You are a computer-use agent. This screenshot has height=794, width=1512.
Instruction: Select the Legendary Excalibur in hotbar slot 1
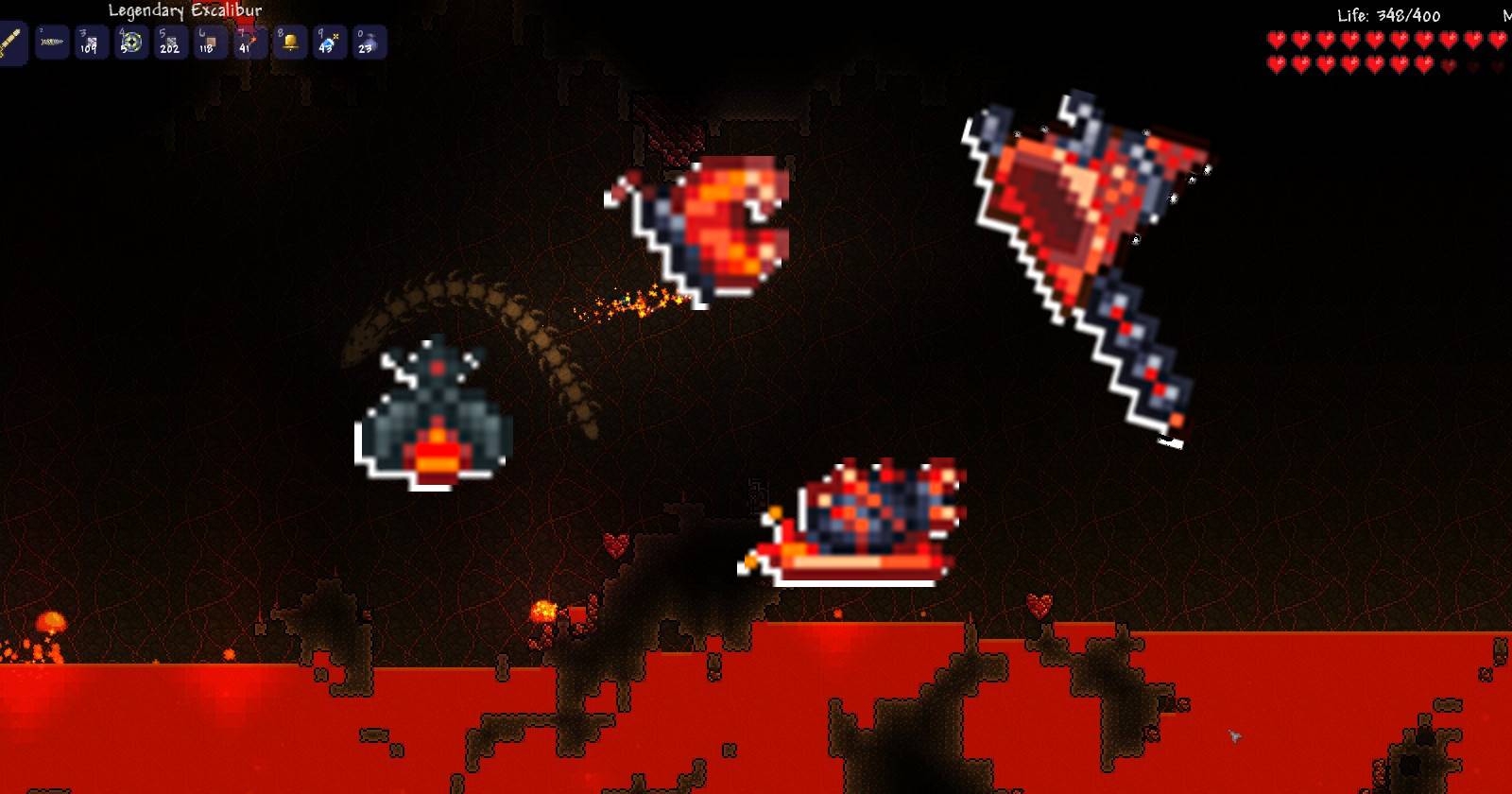pyautogui.click(x=13, y=43)
